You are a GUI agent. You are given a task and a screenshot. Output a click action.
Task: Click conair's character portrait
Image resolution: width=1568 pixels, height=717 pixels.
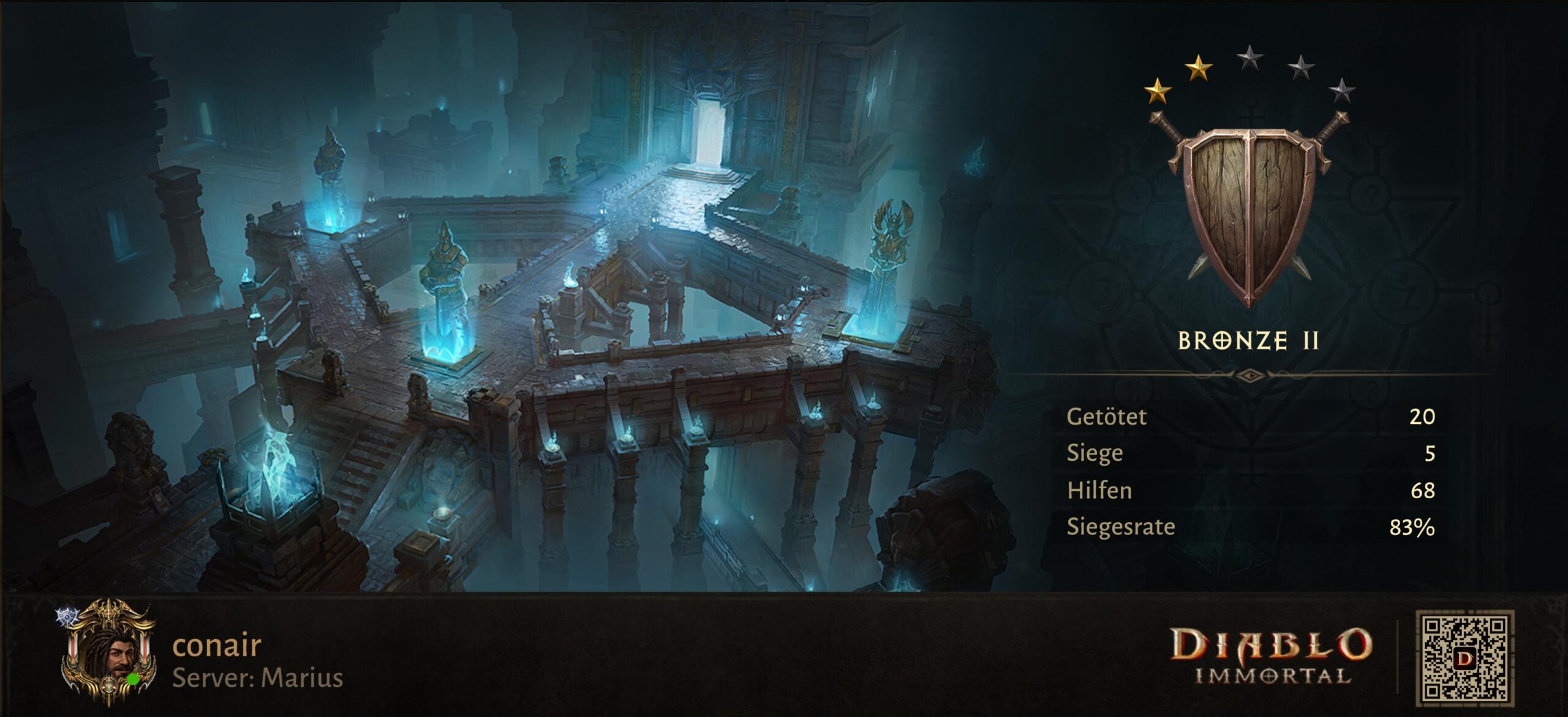pyautogui.click(x=109, y=653)
